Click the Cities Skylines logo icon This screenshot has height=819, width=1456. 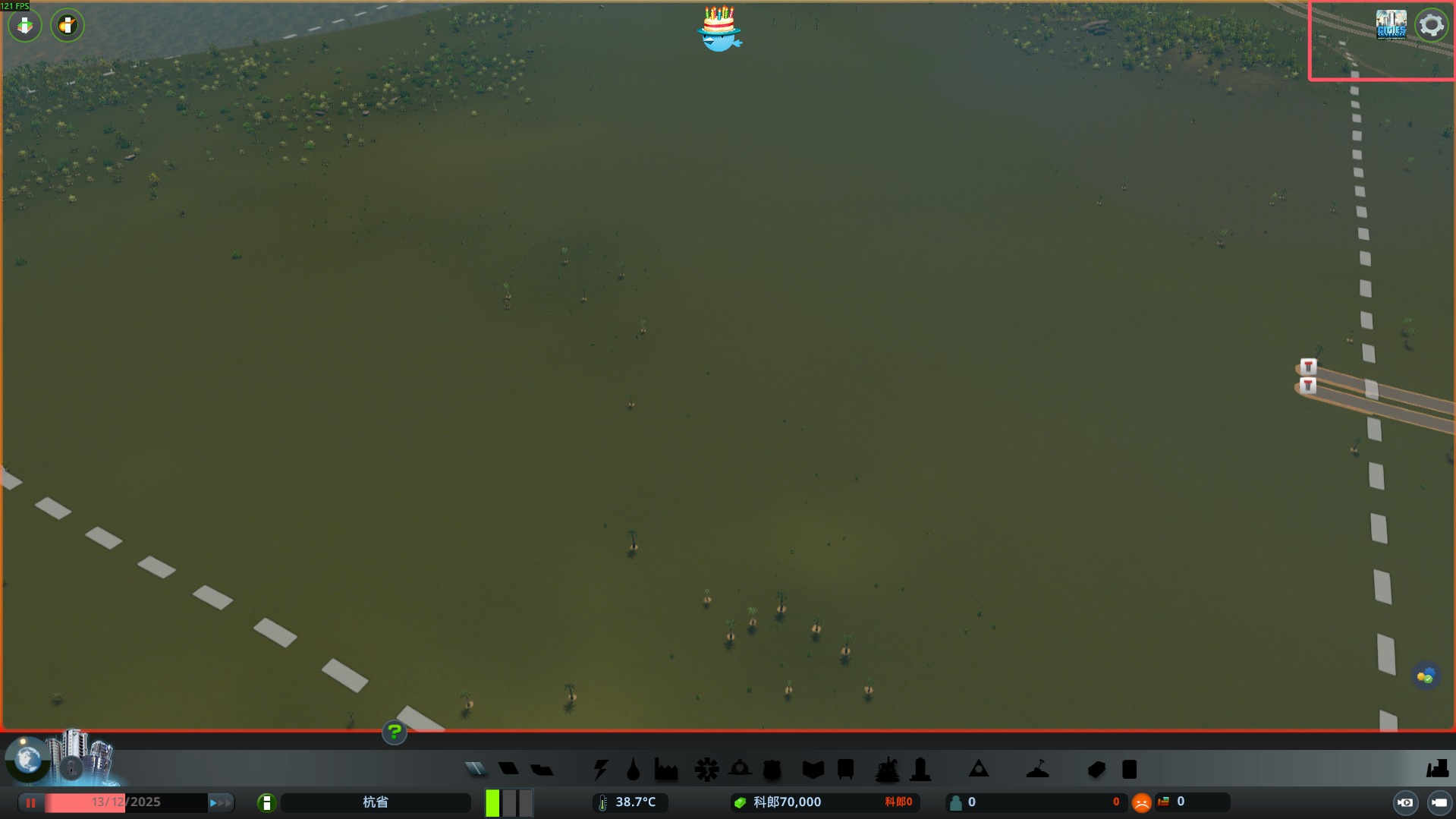(1391, 25)
